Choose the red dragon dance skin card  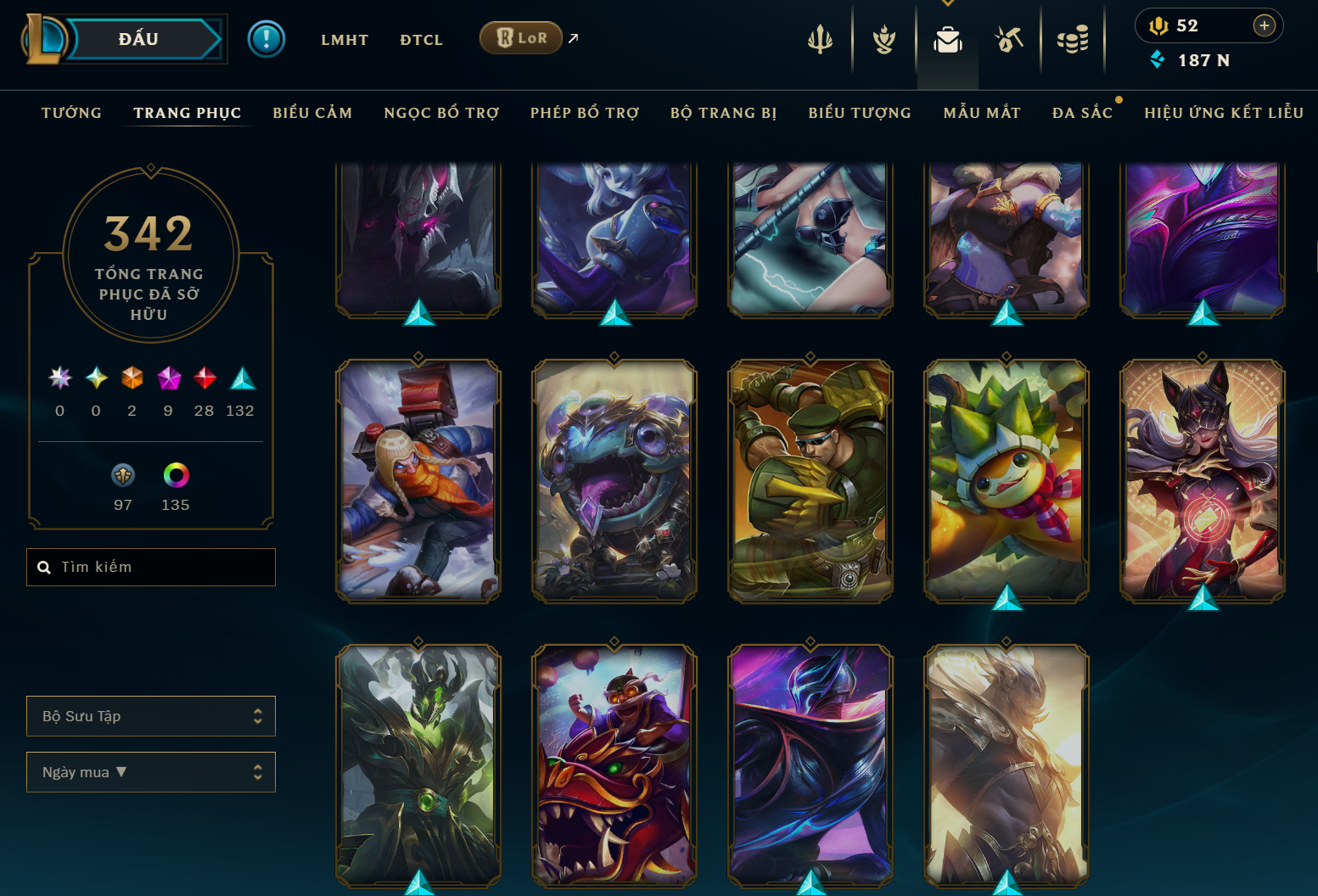click(x=614, y=765)
